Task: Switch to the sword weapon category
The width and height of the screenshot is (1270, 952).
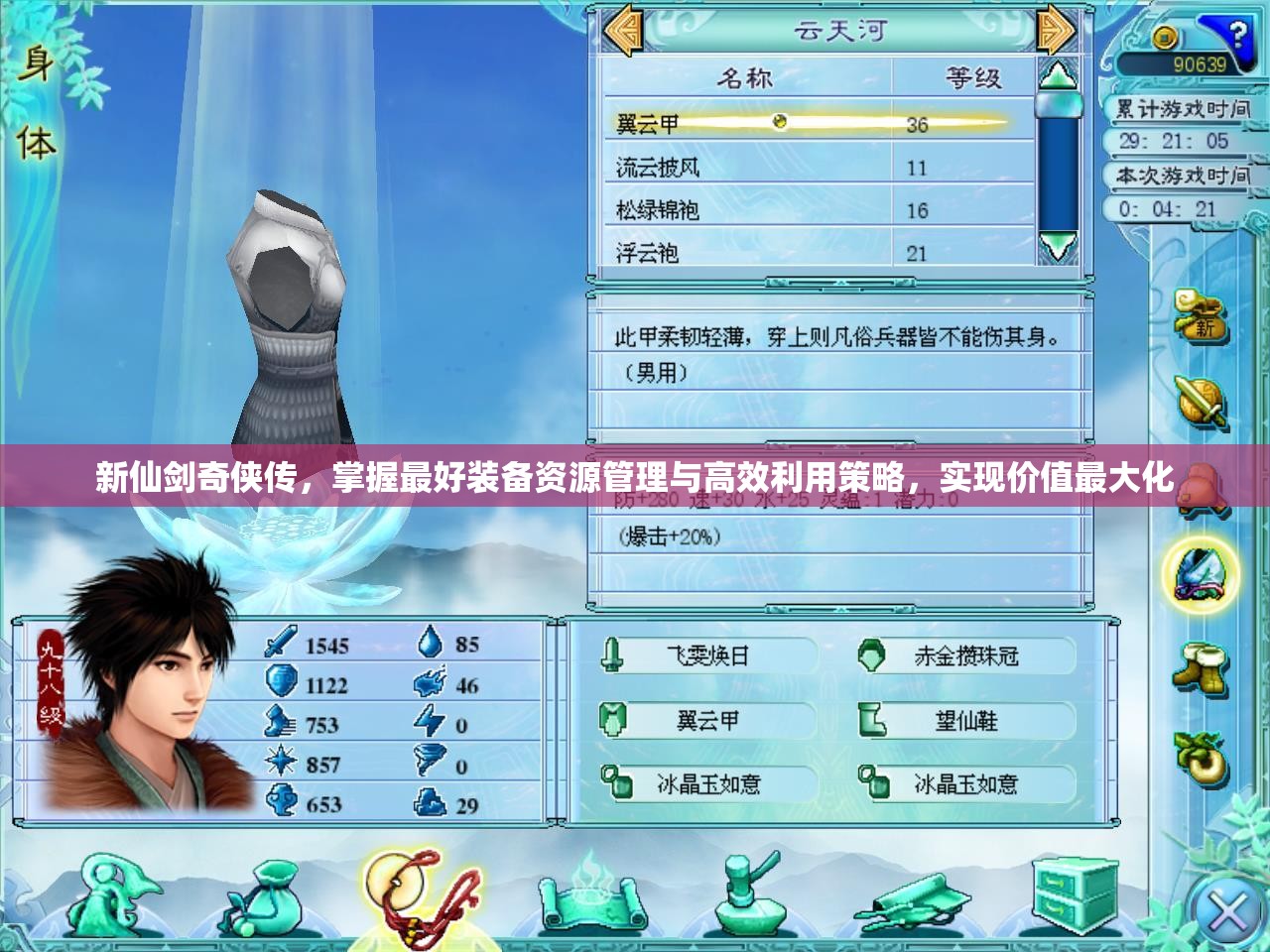Action: [x=1202, y=402]
